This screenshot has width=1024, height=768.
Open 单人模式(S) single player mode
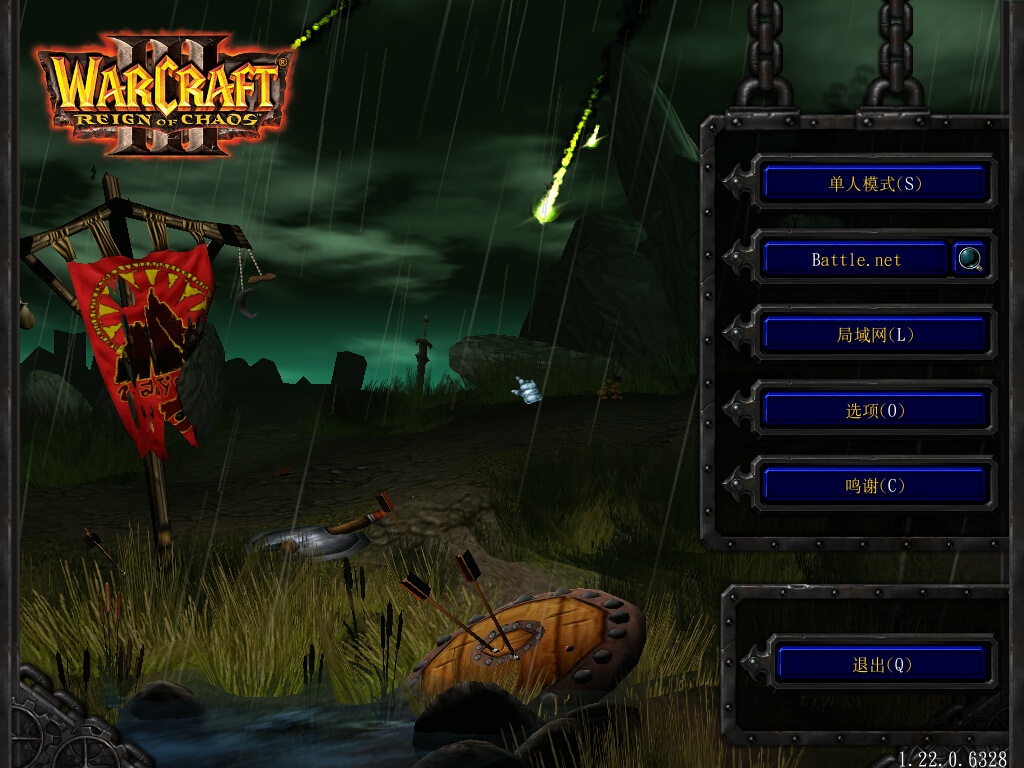[875, 183]
